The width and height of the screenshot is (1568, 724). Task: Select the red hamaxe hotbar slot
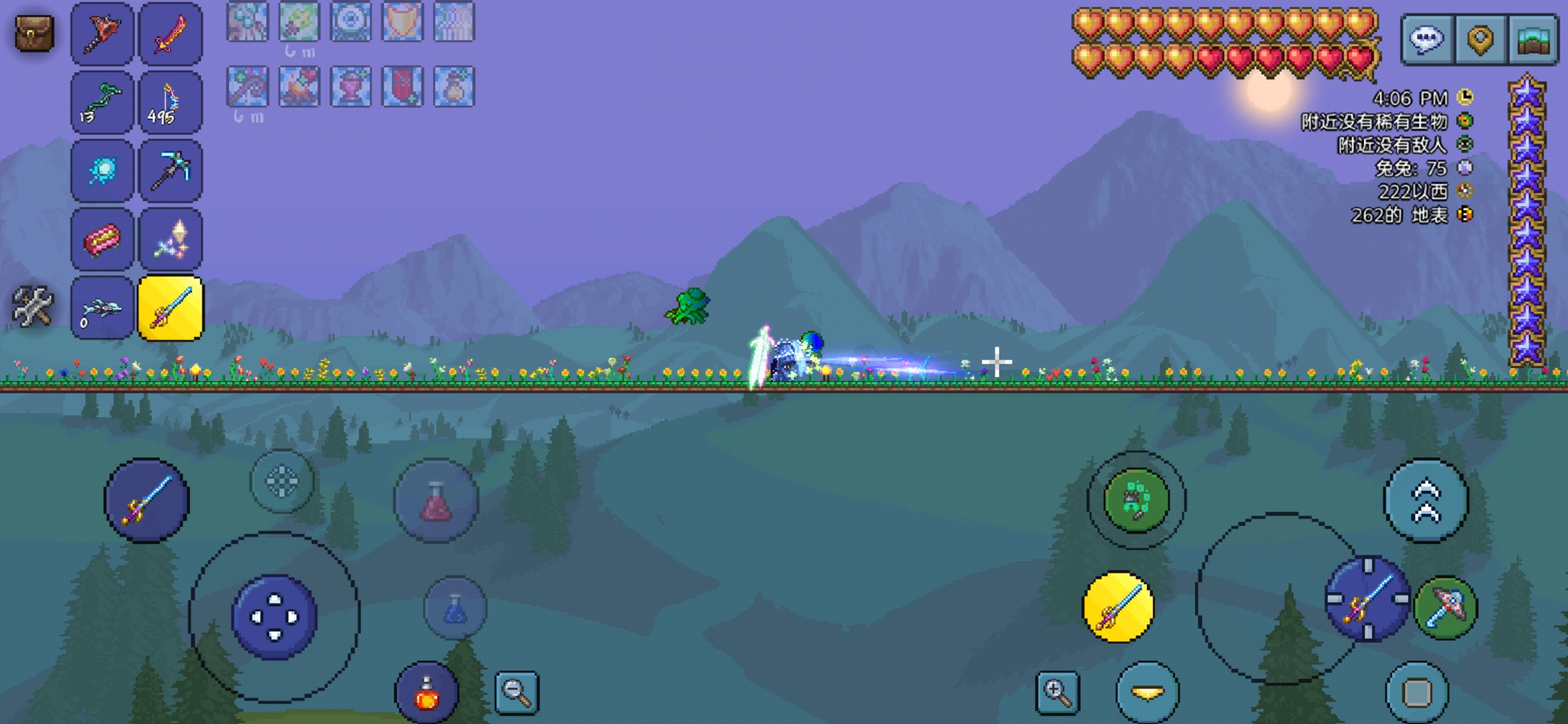102,34
